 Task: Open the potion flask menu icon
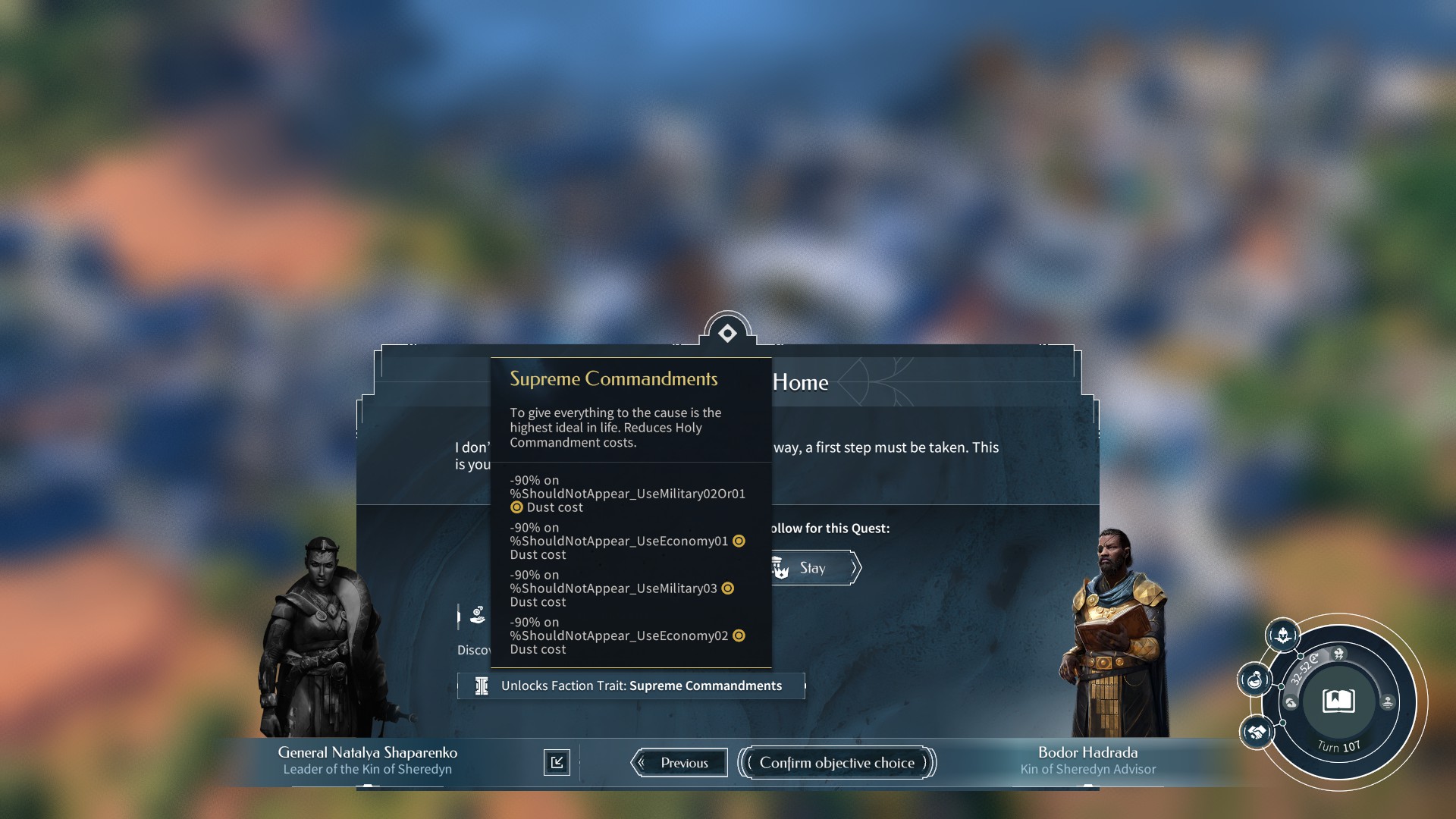click(x=1255, y=679)
